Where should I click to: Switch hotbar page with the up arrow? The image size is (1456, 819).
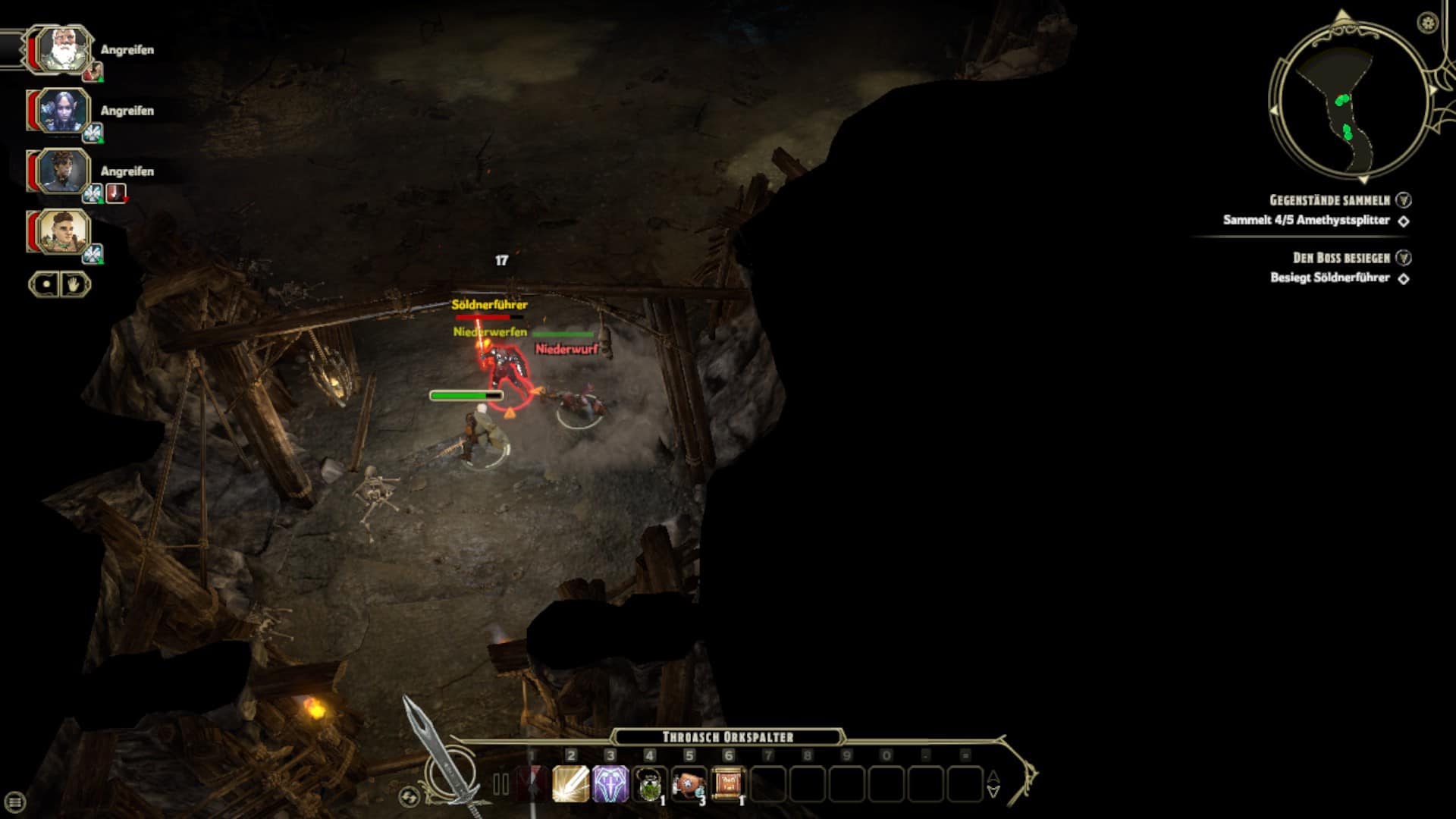click(993, 777)
